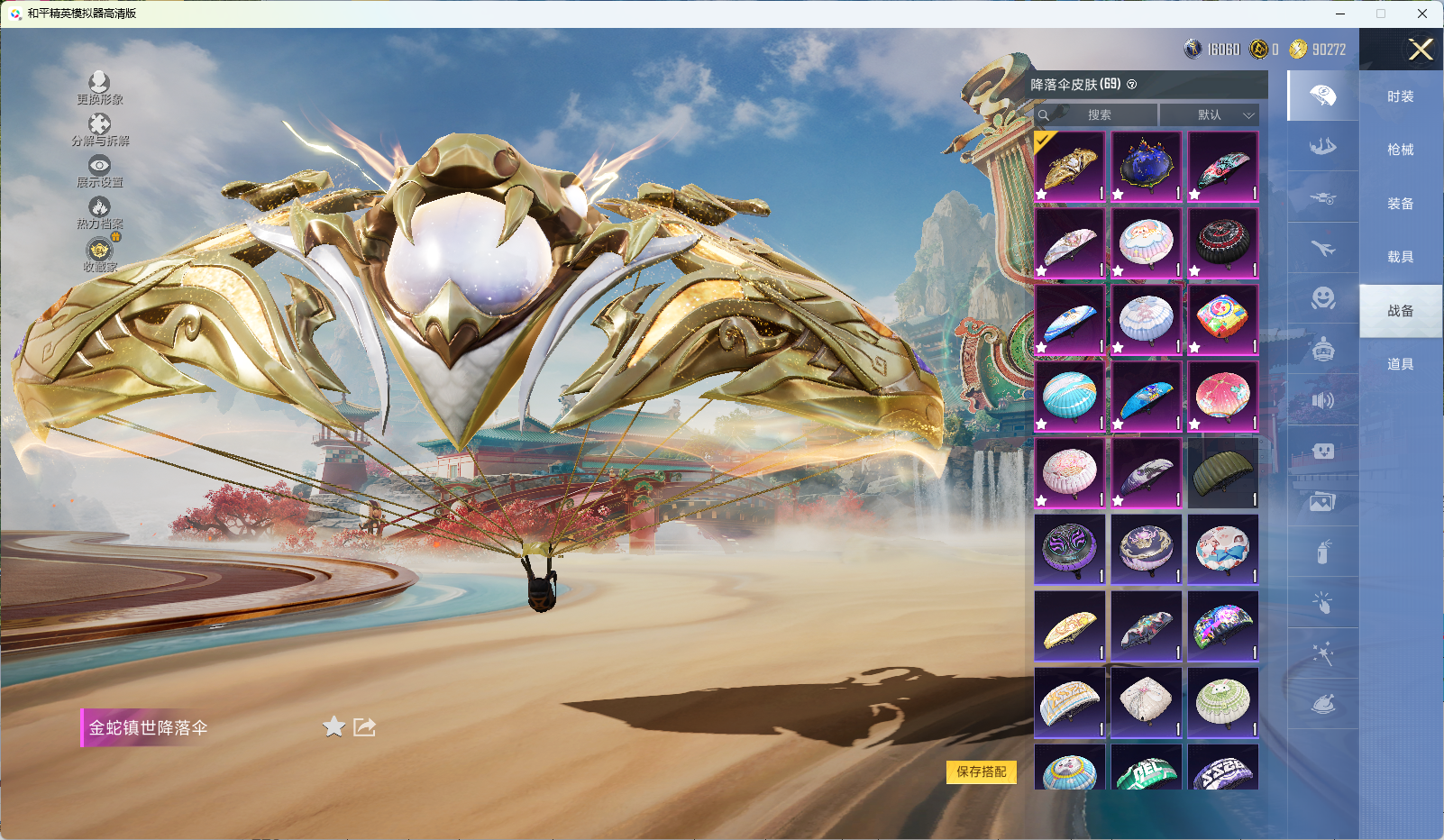This screenshot has height=840, width=1444.
Task: Share the parachute using the arrow icon
Action: pos(364,726)
